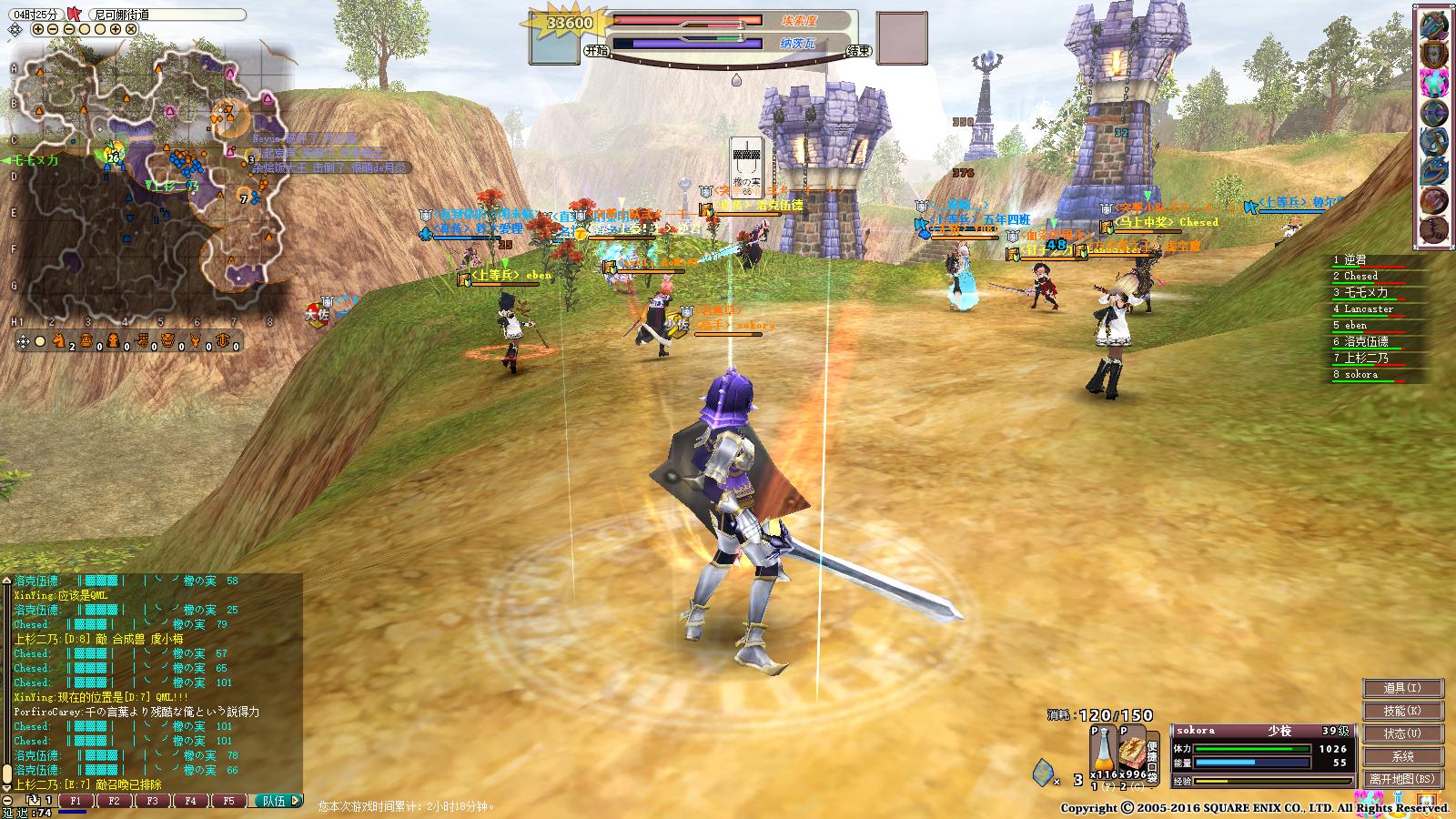Screen dimensions: 1456x819
Task: Close the minimap with the X button
Action: tap(131, 29)
